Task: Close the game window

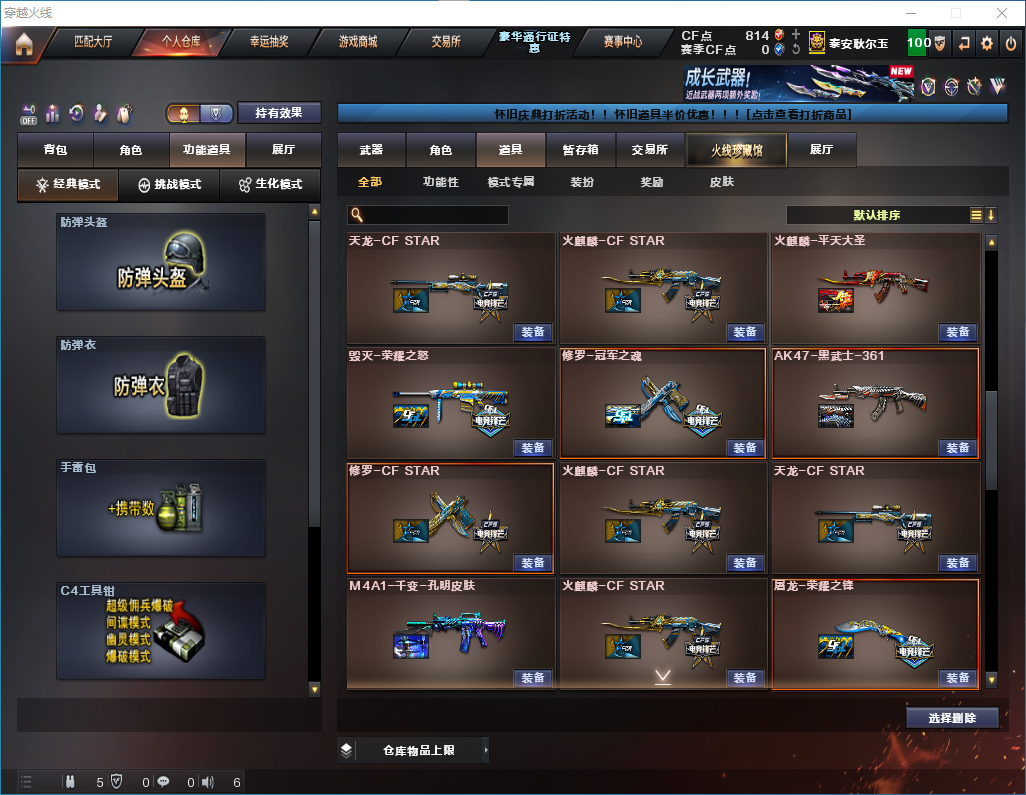Action: point(1001,13)
